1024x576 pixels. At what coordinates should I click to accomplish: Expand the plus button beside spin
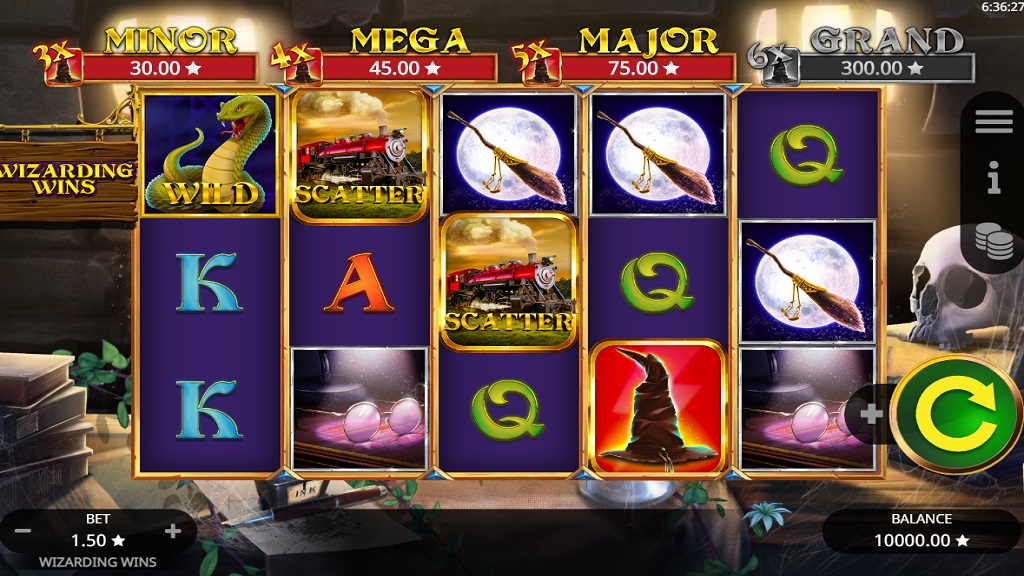[x=871, y=414]
